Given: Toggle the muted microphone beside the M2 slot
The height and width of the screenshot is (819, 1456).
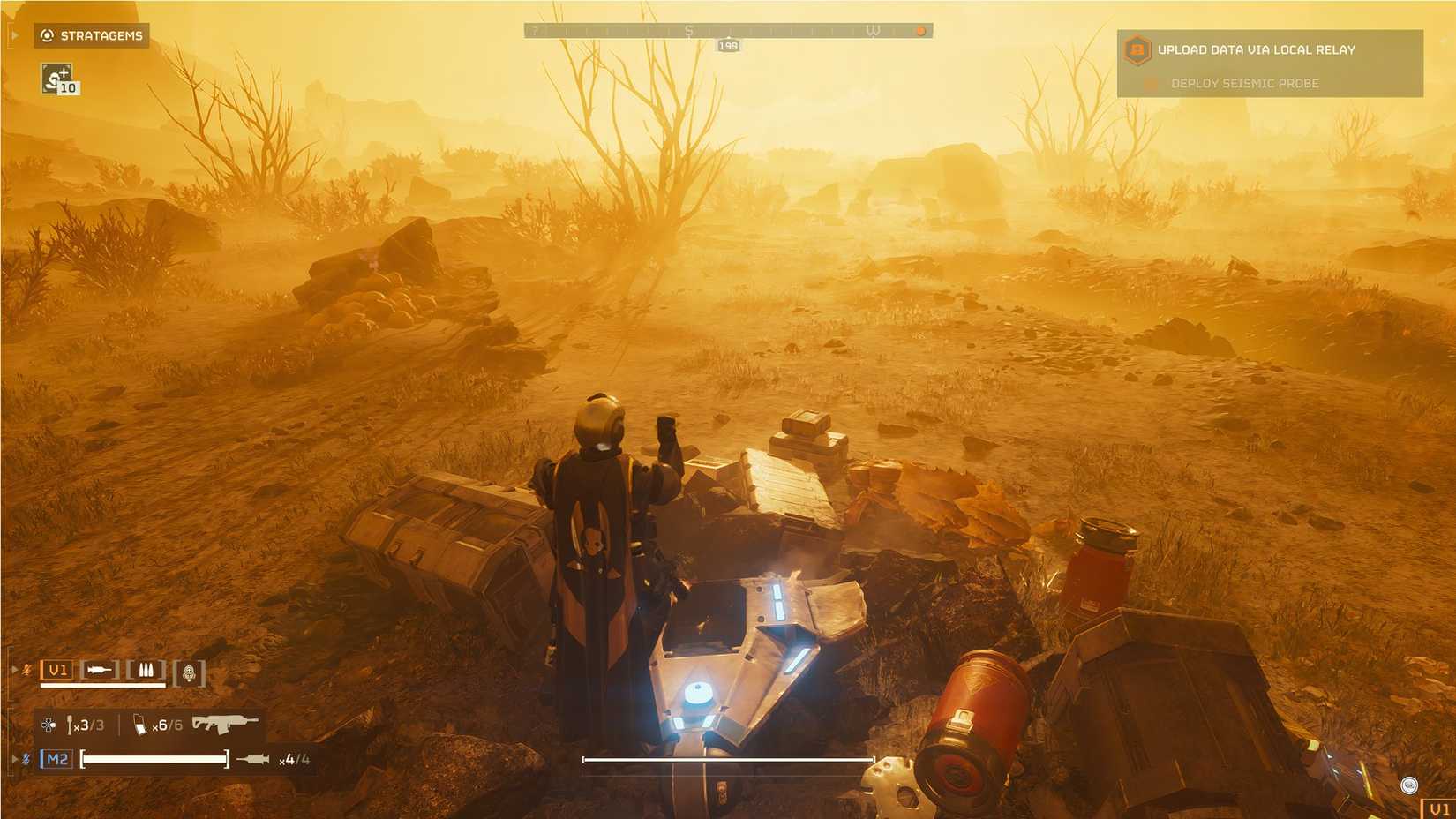Looking at the screenshot, I should (25, 757).
